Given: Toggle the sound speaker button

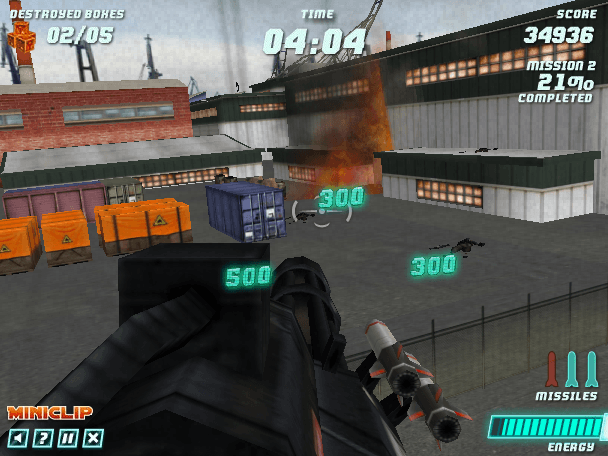Looking at the screenshot, I should point(17,437).
